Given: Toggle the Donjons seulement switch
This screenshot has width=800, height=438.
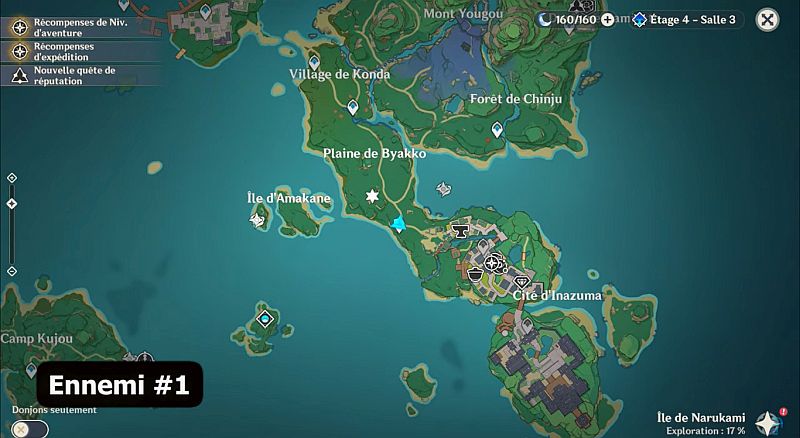Looking at the screenshot, I should pos(29,428).
